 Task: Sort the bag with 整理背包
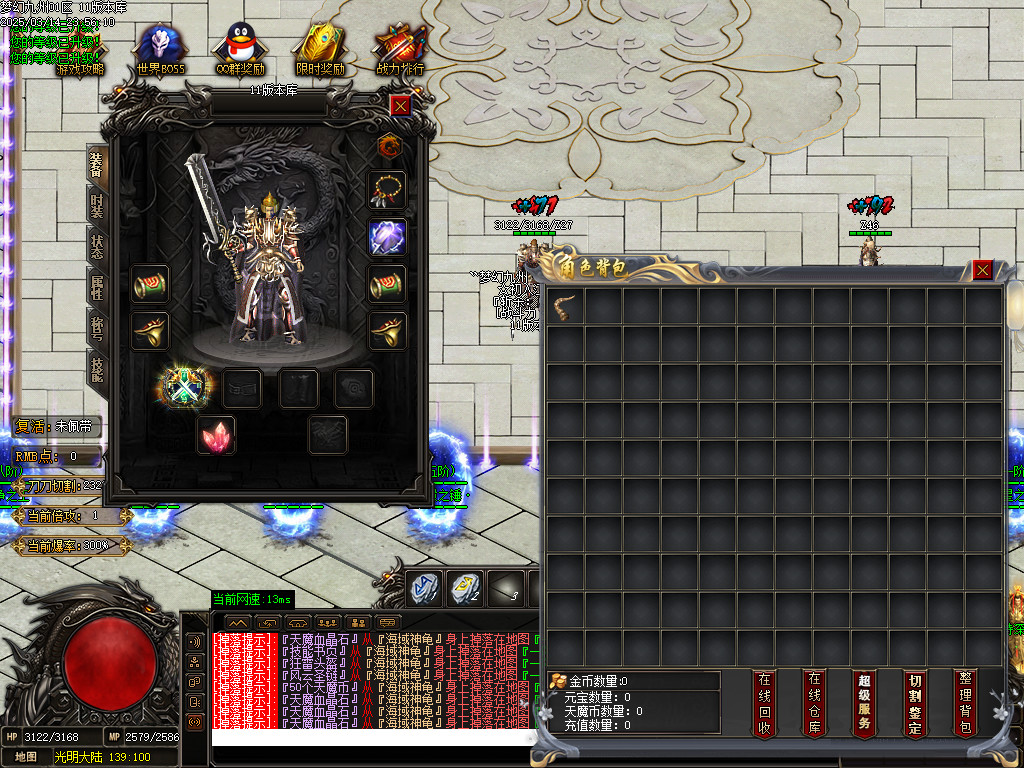[x=964, y=703]
